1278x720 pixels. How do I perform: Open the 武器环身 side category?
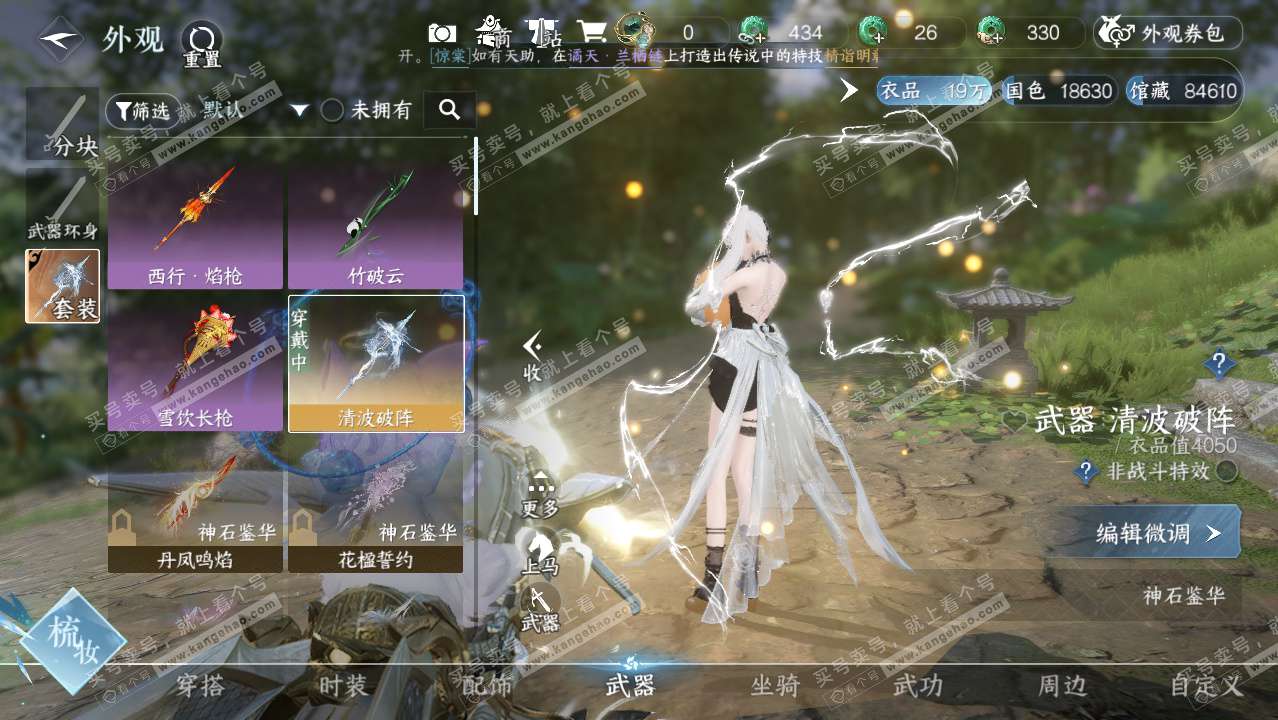coord(62,206)
